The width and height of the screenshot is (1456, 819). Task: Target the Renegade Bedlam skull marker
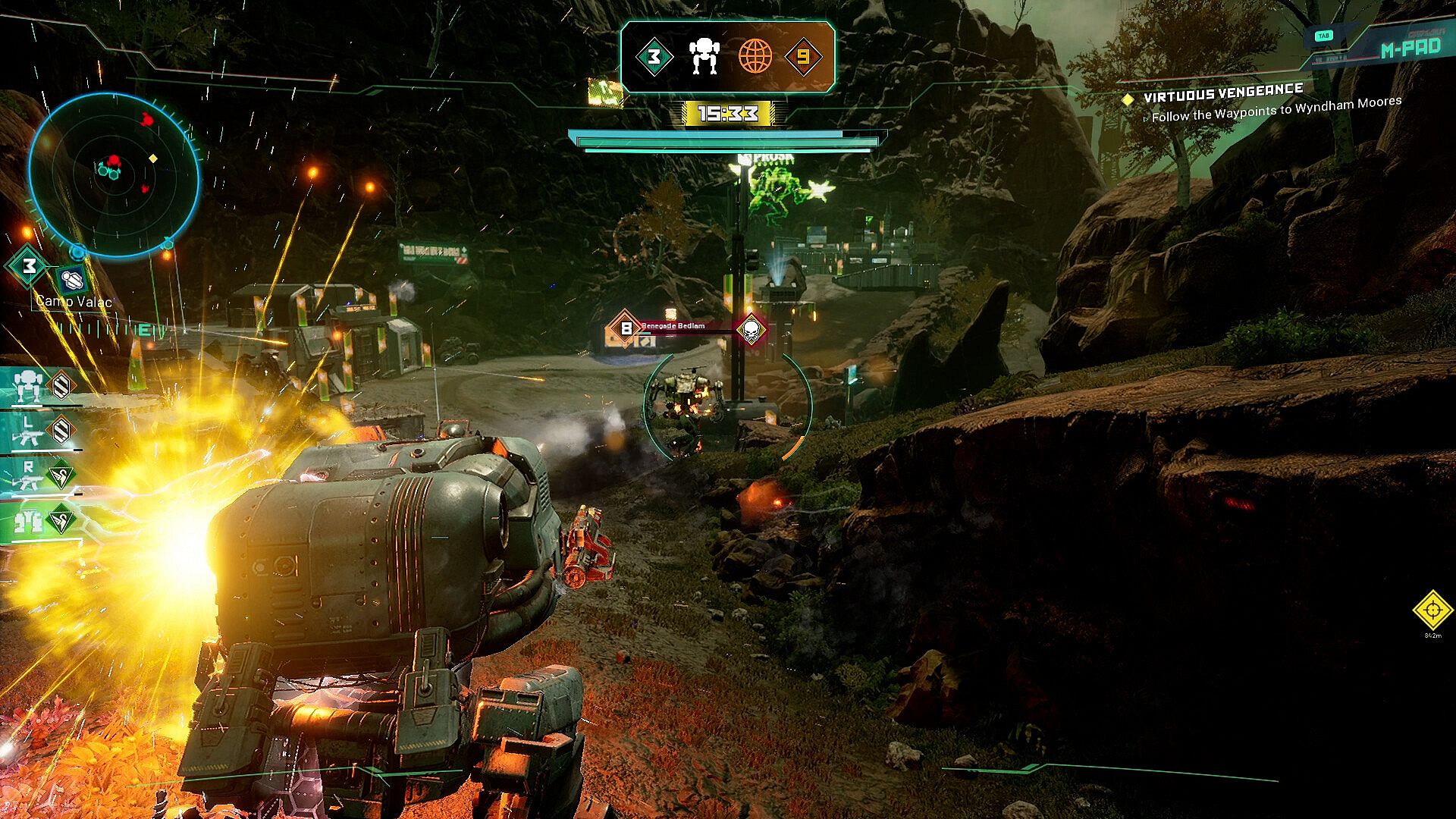pyautogui.click(x=751, y=329)
